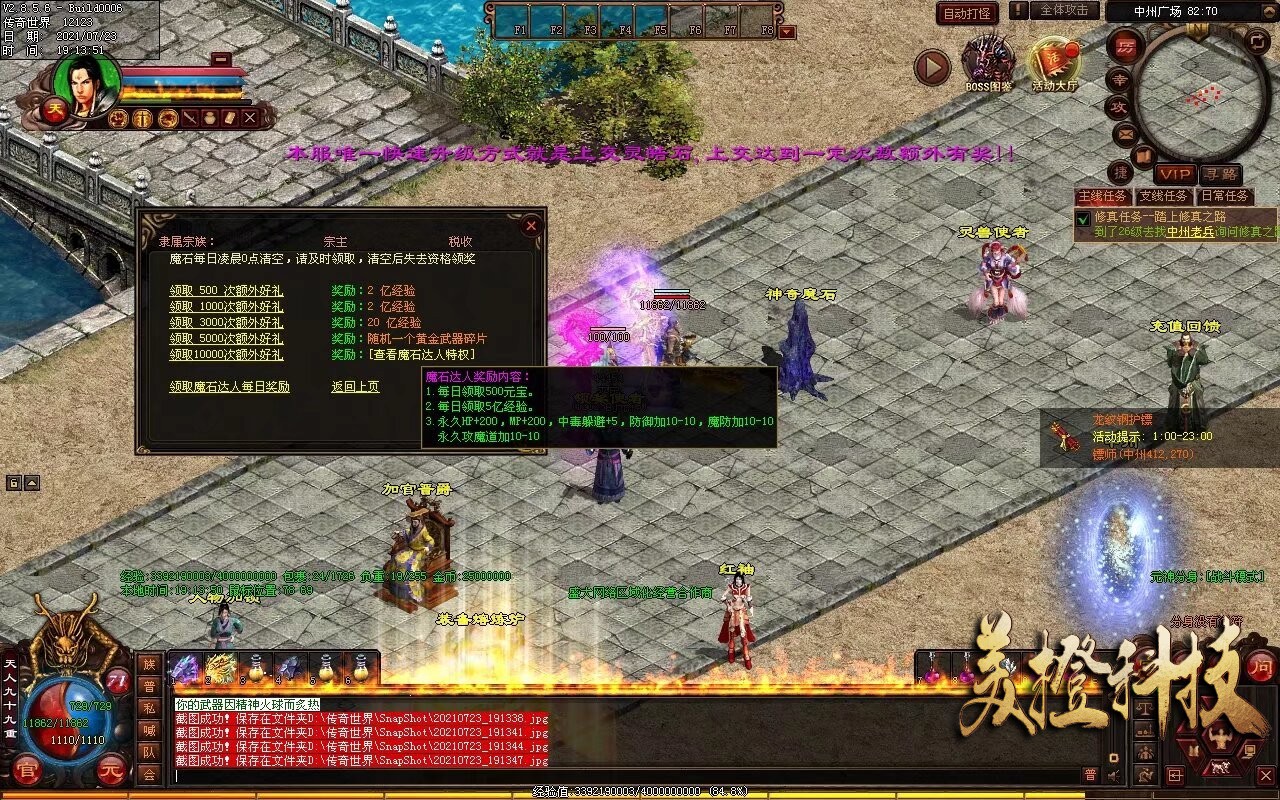Viewport: 1280px width, 800px height.
Task: Enable 全体攻击 attack-all toggle
Action: pyautogui.click(x=1065, y=11)
